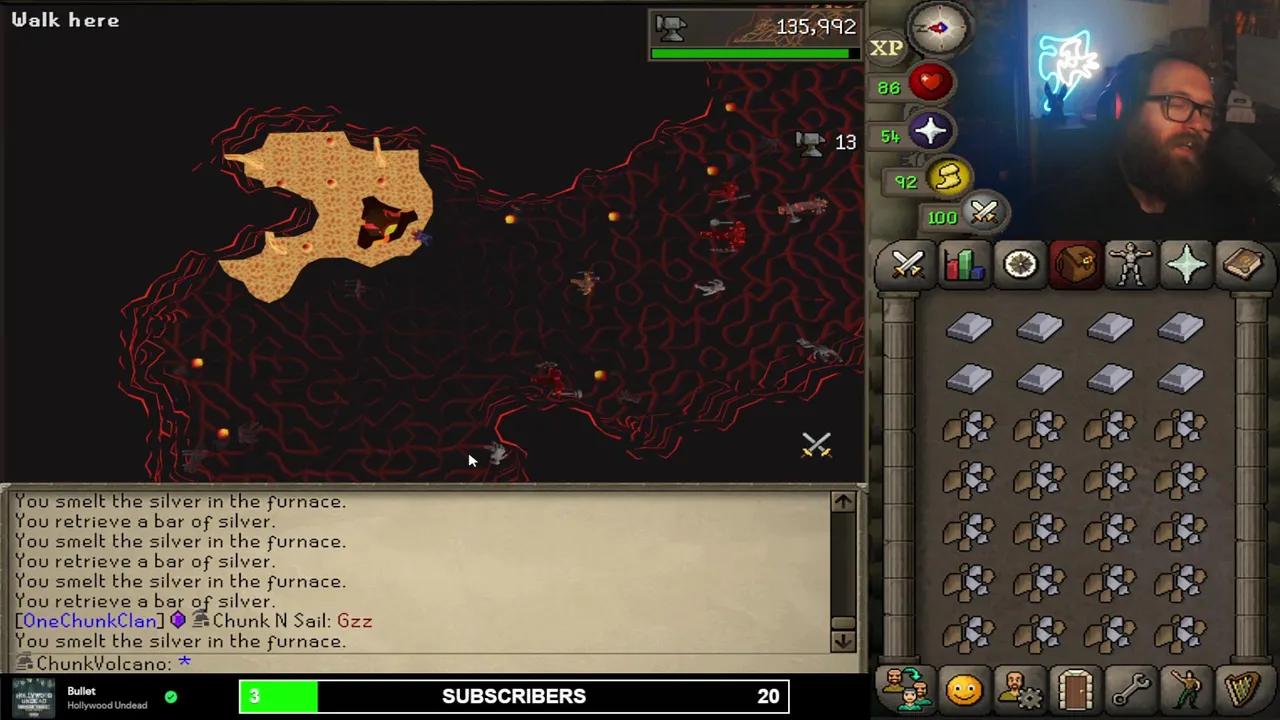Open the Prayer star icon
The height and width of the screenshot is (720, 1280).
pos(1186,264)
